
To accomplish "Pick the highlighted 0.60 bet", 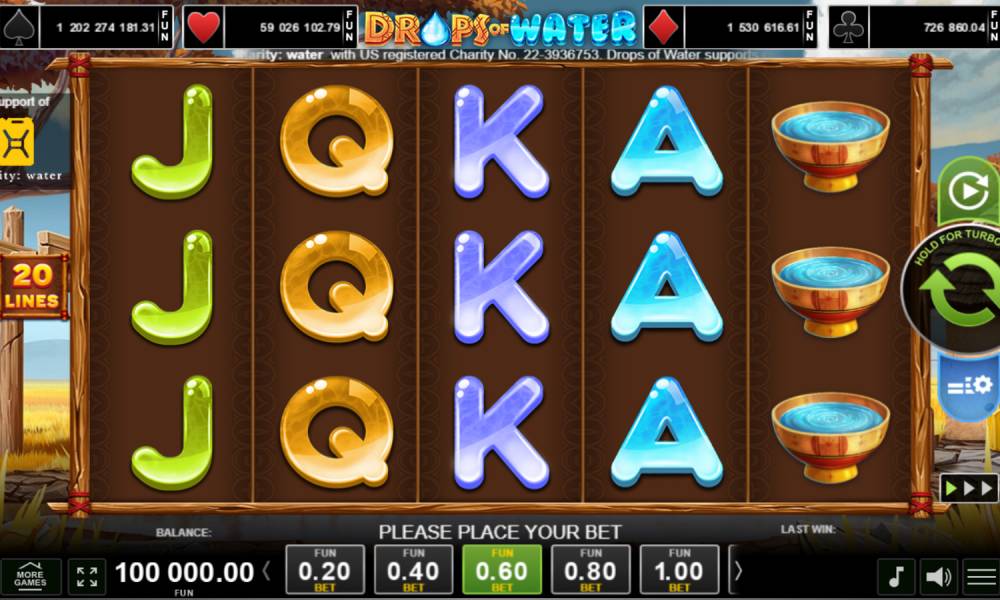I will 502,571.
